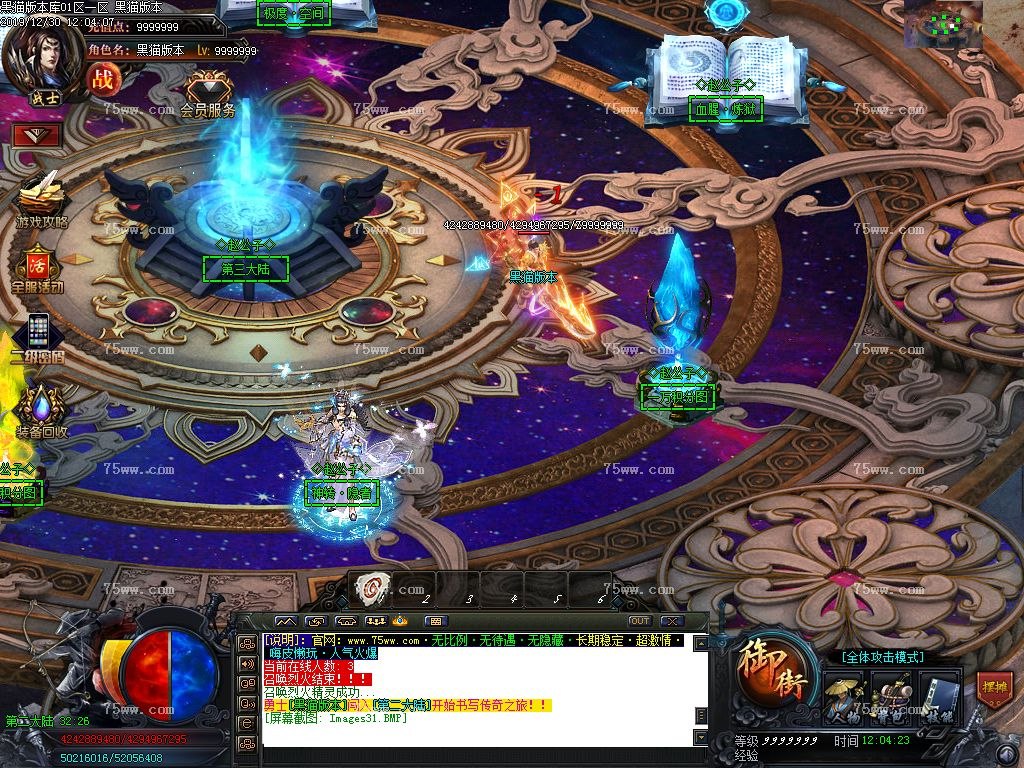Click the red 战 battle badge
Screen dimensions: 1024x768
coord(102,79)
